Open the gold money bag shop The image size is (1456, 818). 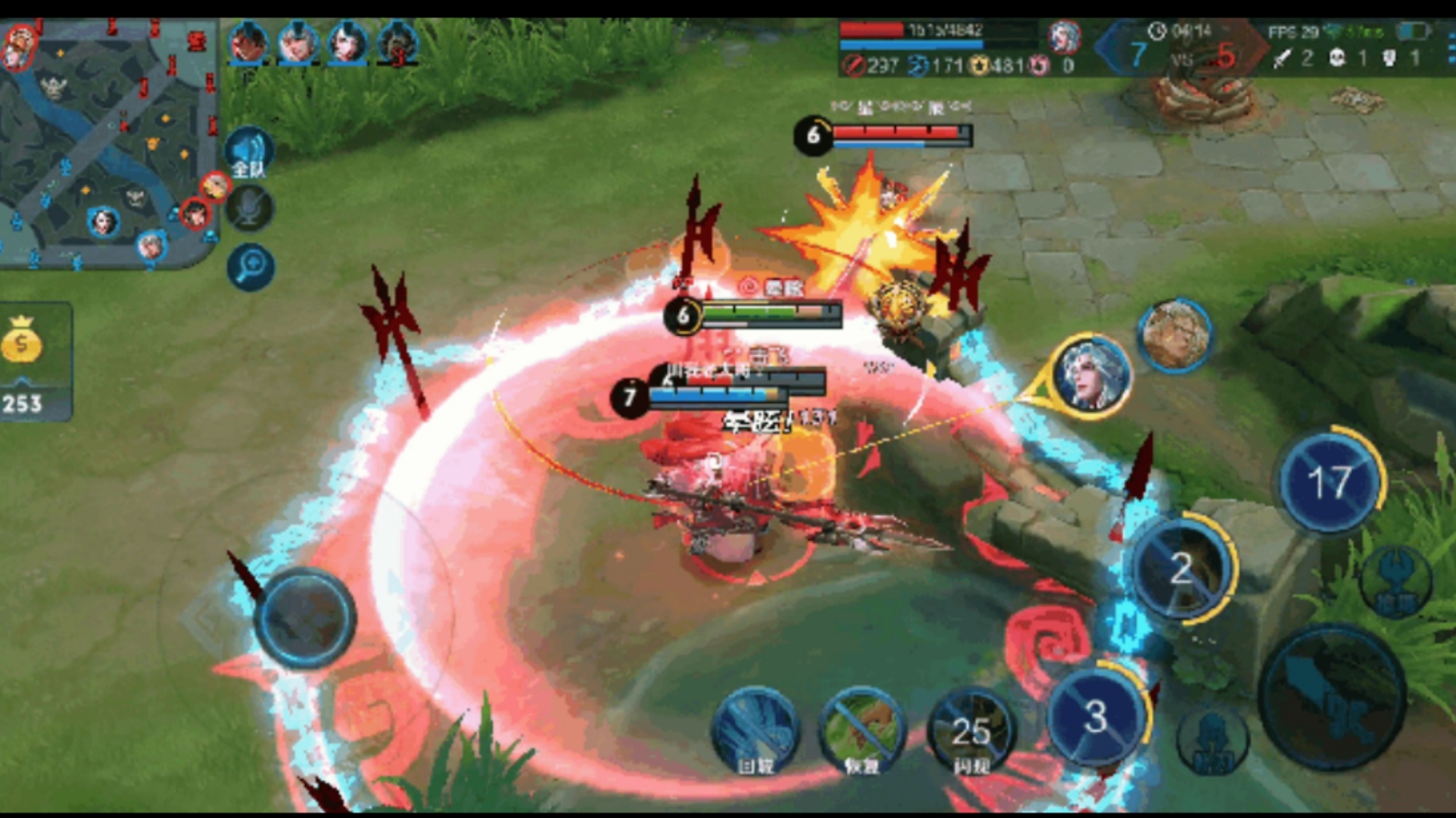(x=23, y=342)
